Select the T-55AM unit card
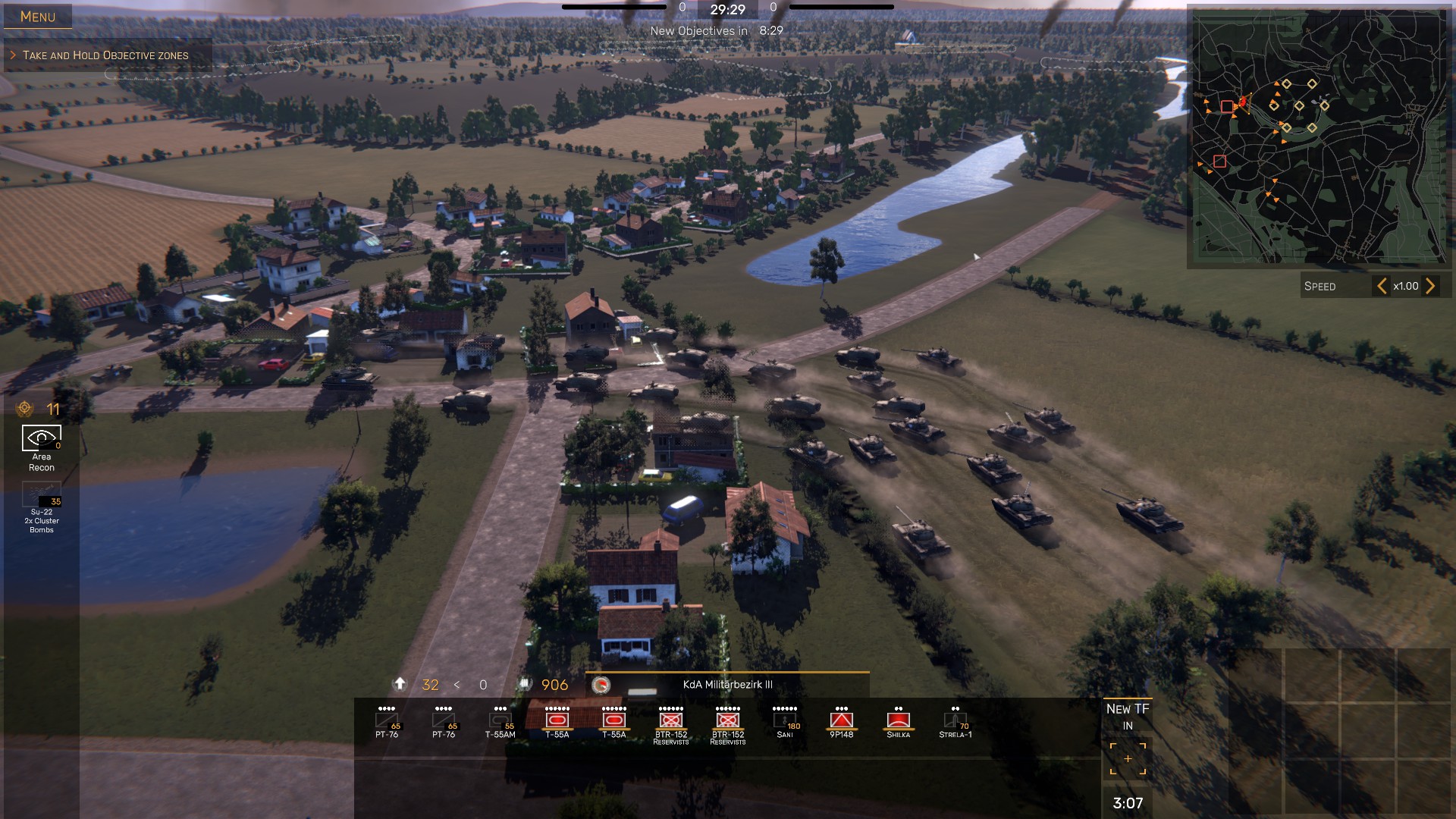 500,722
